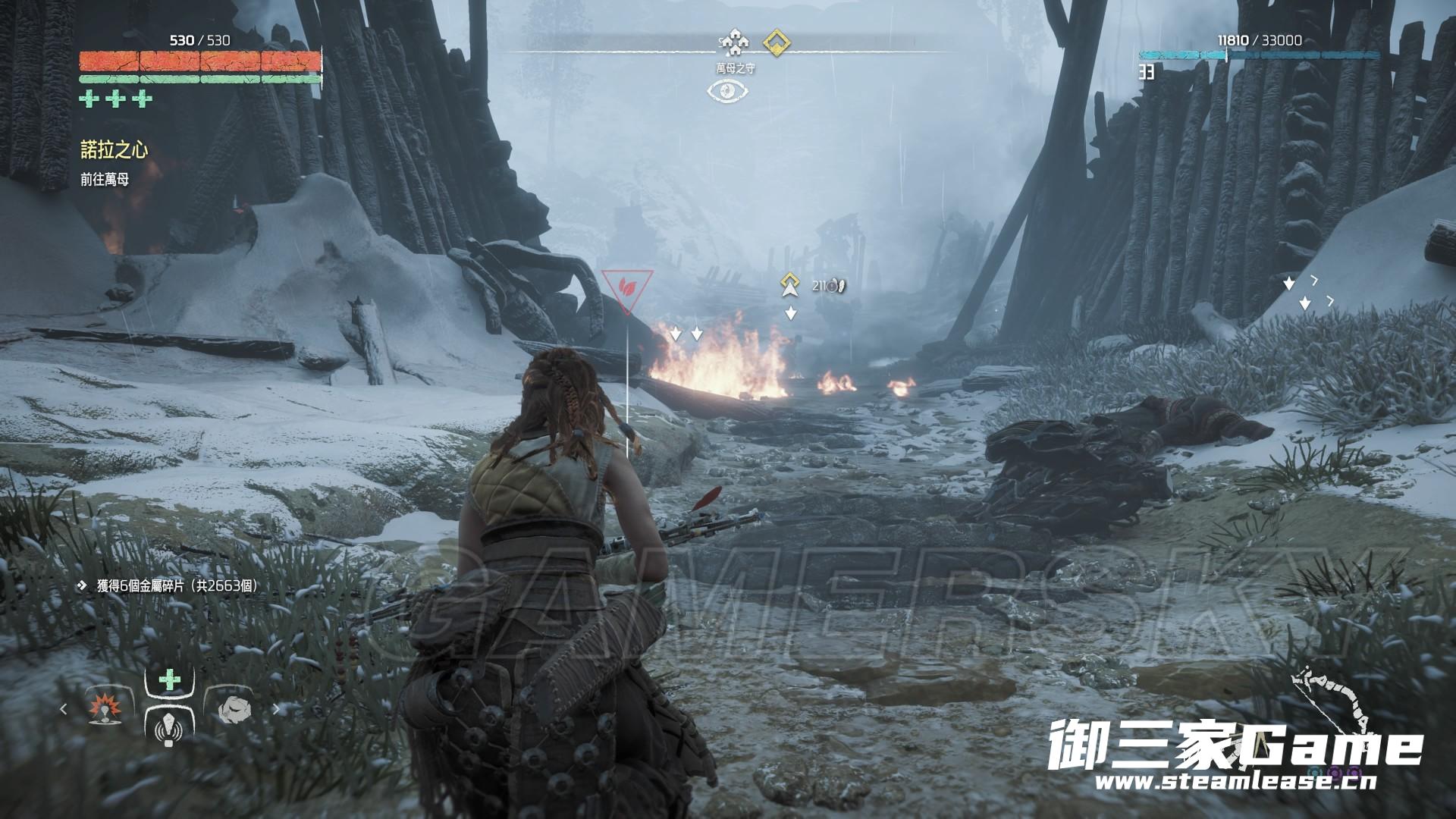Use the green cross health potion slot
Image resolution: width=1456 pixels, height=819 pixels.
click(169, 680)
